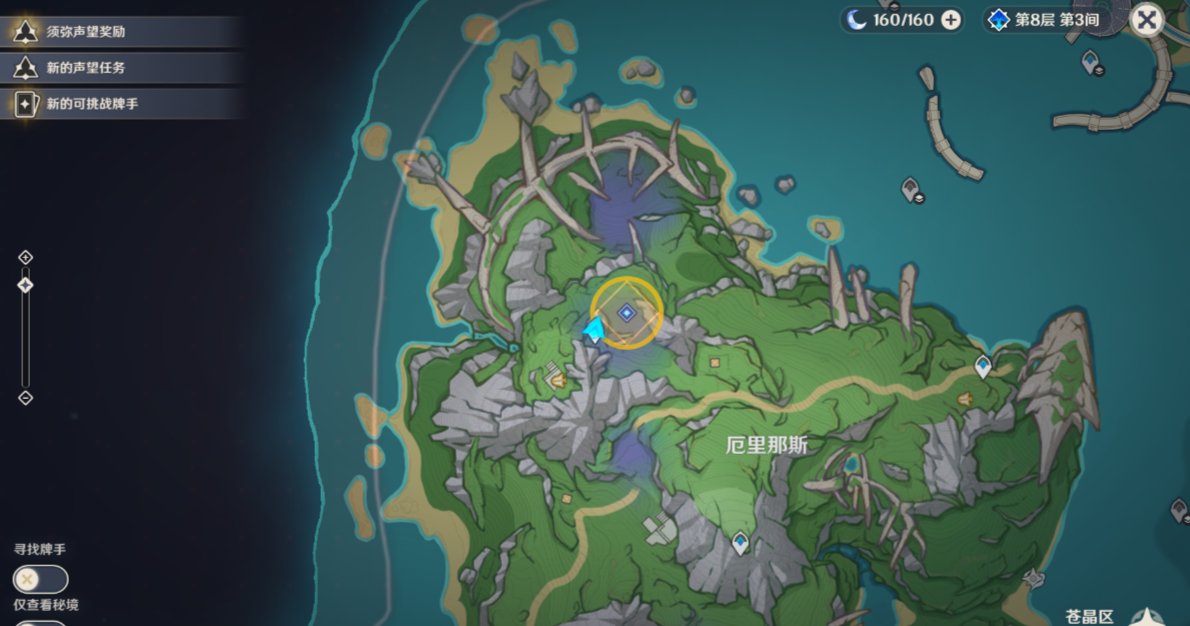
Task: Select the grey locked waypoint marker in the sea
Action: (911, 188)
